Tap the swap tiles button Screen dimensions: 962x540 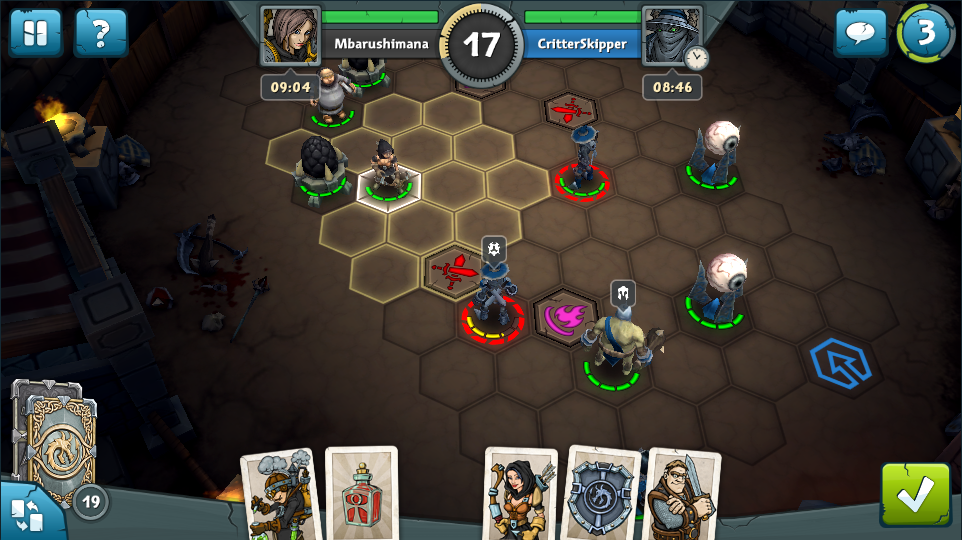[26, 512]
